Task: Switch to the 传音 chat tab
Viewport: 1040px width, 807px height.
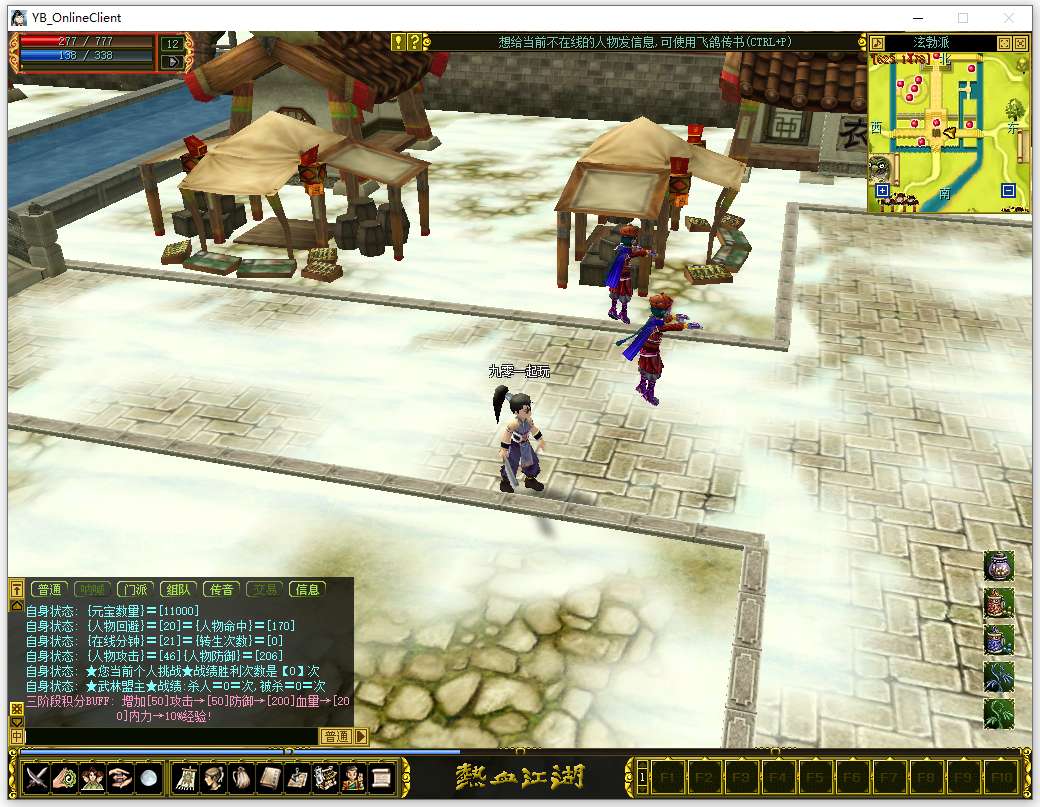Action: tap(221, 590)
